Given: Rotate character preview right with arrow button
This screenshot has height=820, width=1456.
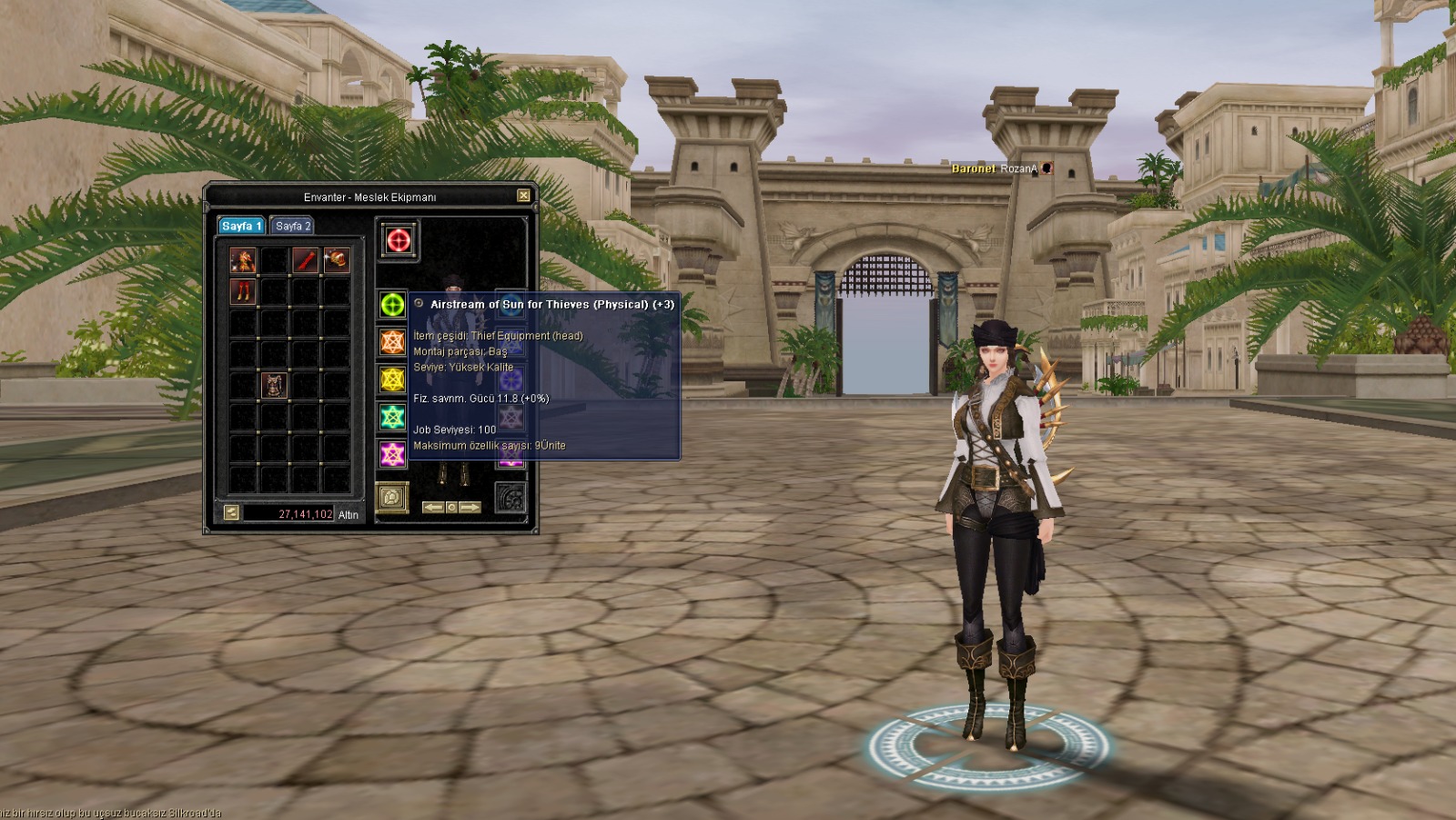Looking at the screenshot, I should coord(470,507).
